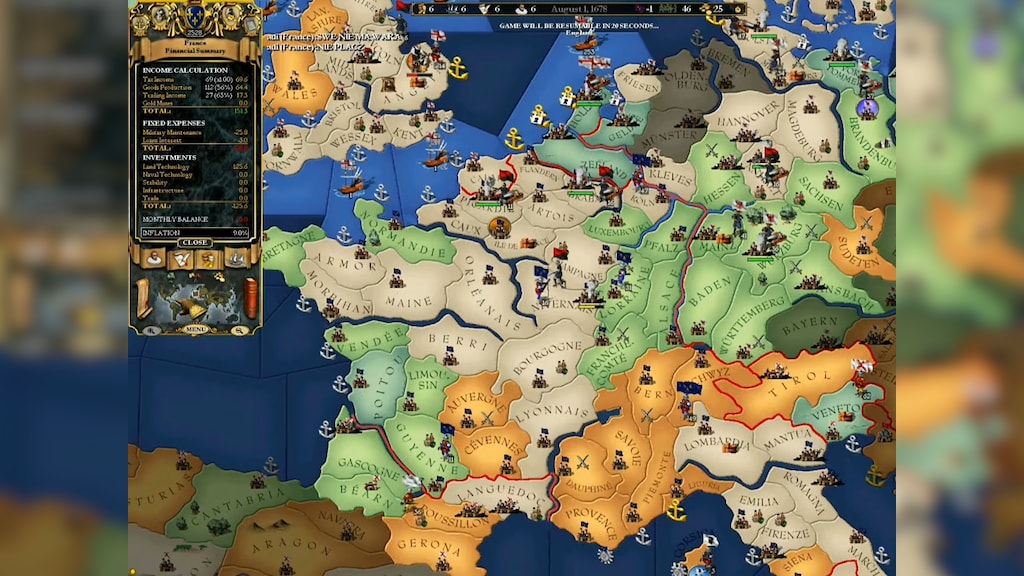1024x576 pixels.
Task: Open the red ledger book
Action: click(250, 297)
